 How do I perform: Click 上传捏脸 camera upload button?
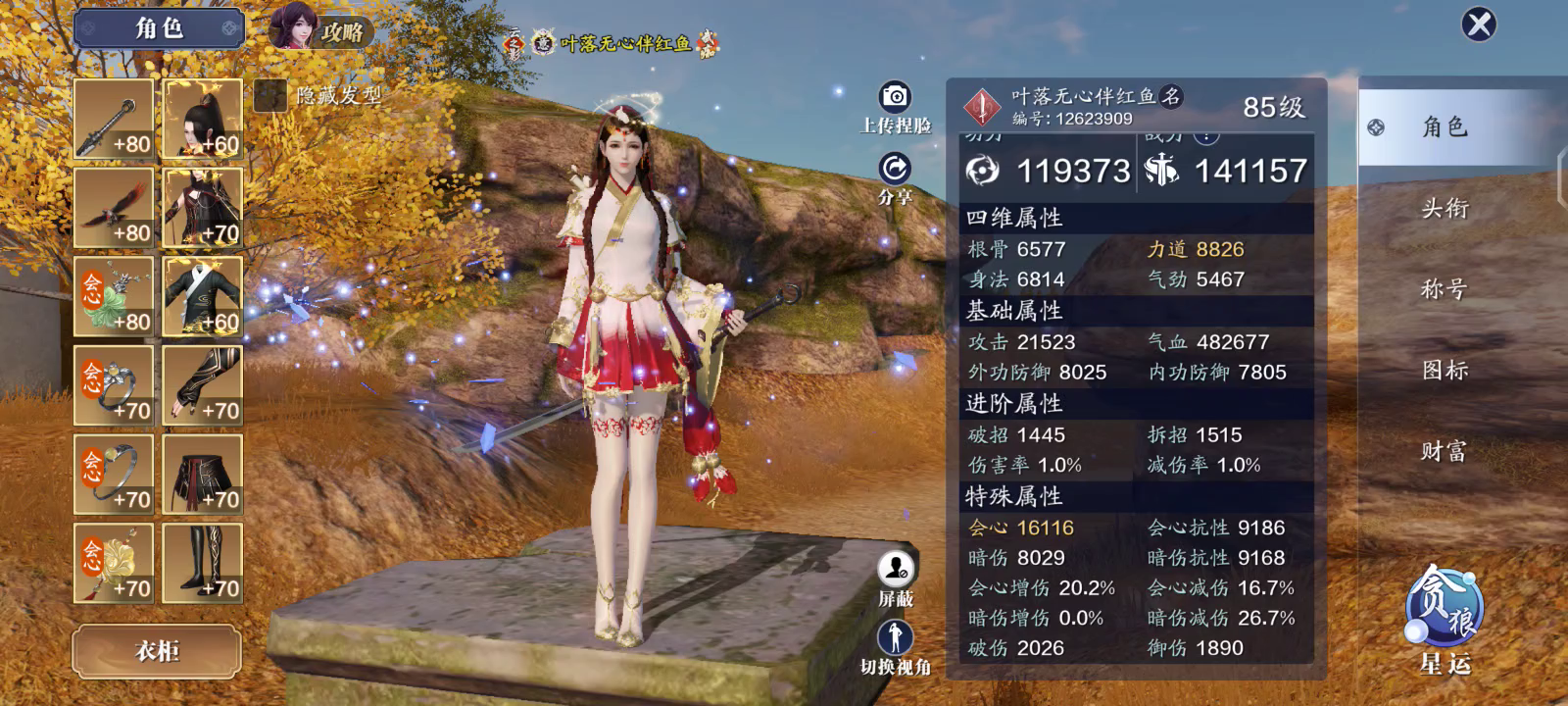(895, 97)
